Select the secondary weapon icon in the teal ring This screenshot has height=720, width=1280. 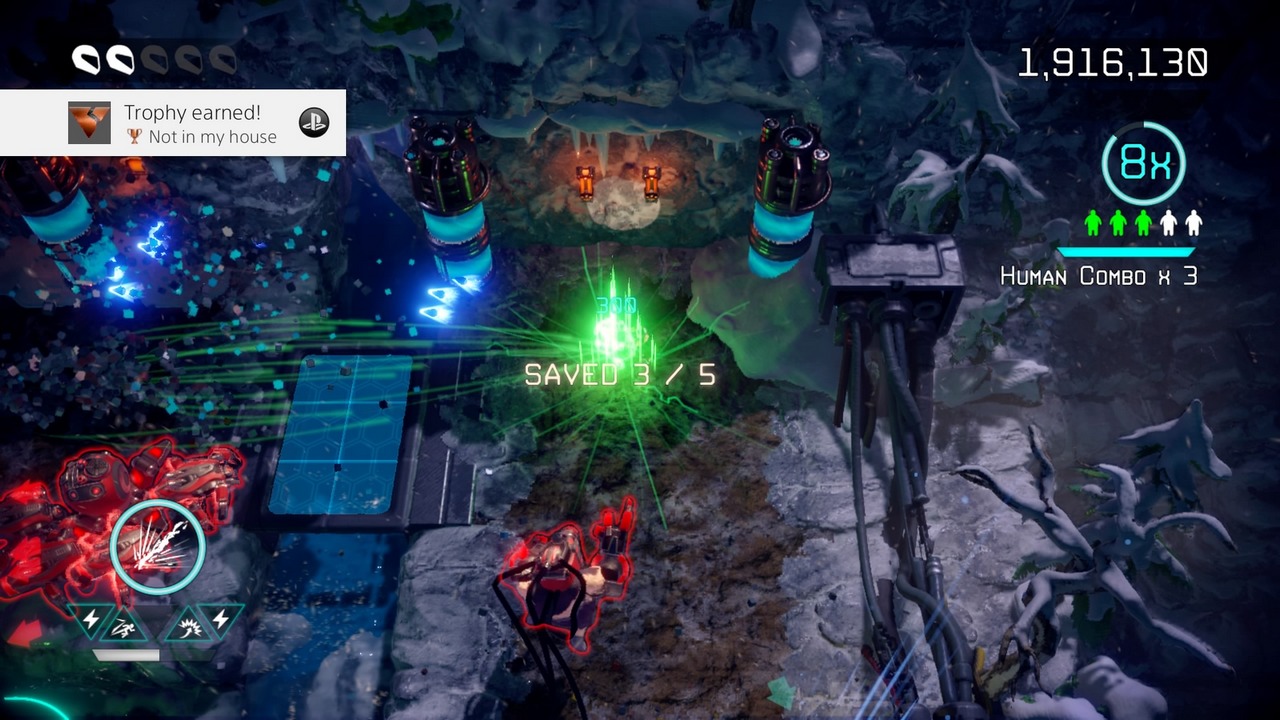point(157,545)
